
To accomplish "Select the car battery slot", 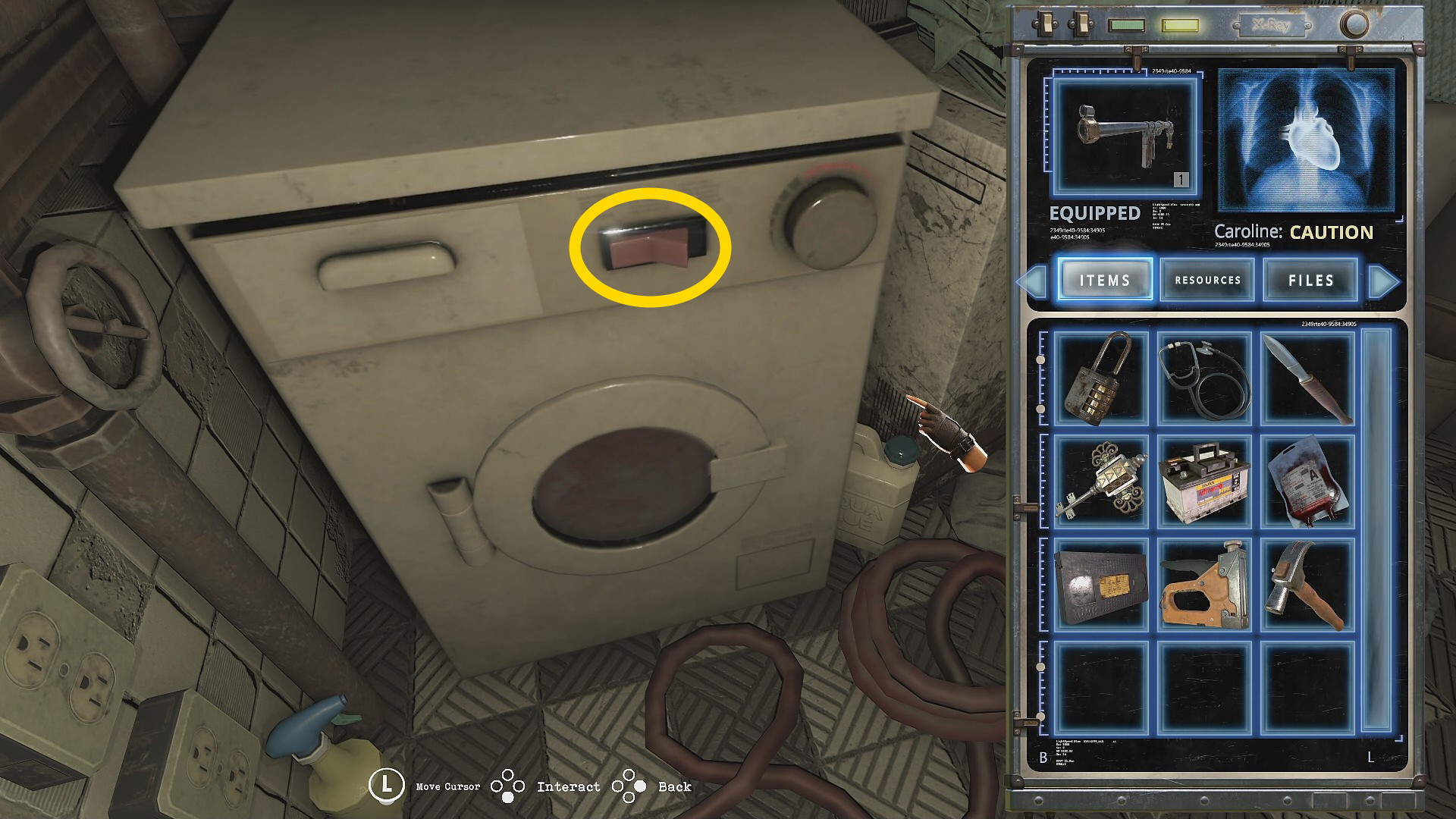I will pyautogui.click(x=1205, y=481).
